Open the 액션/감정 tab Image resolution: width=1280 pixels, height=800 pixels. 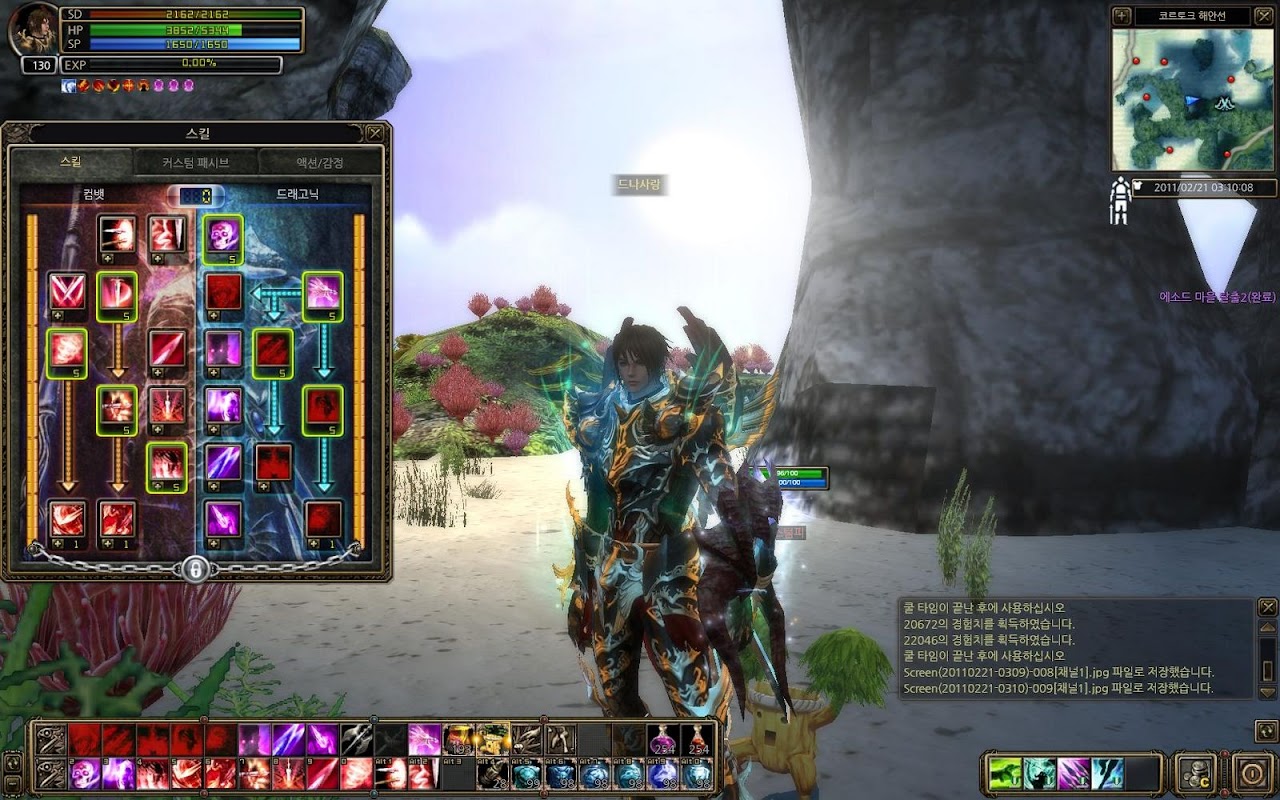320,162
